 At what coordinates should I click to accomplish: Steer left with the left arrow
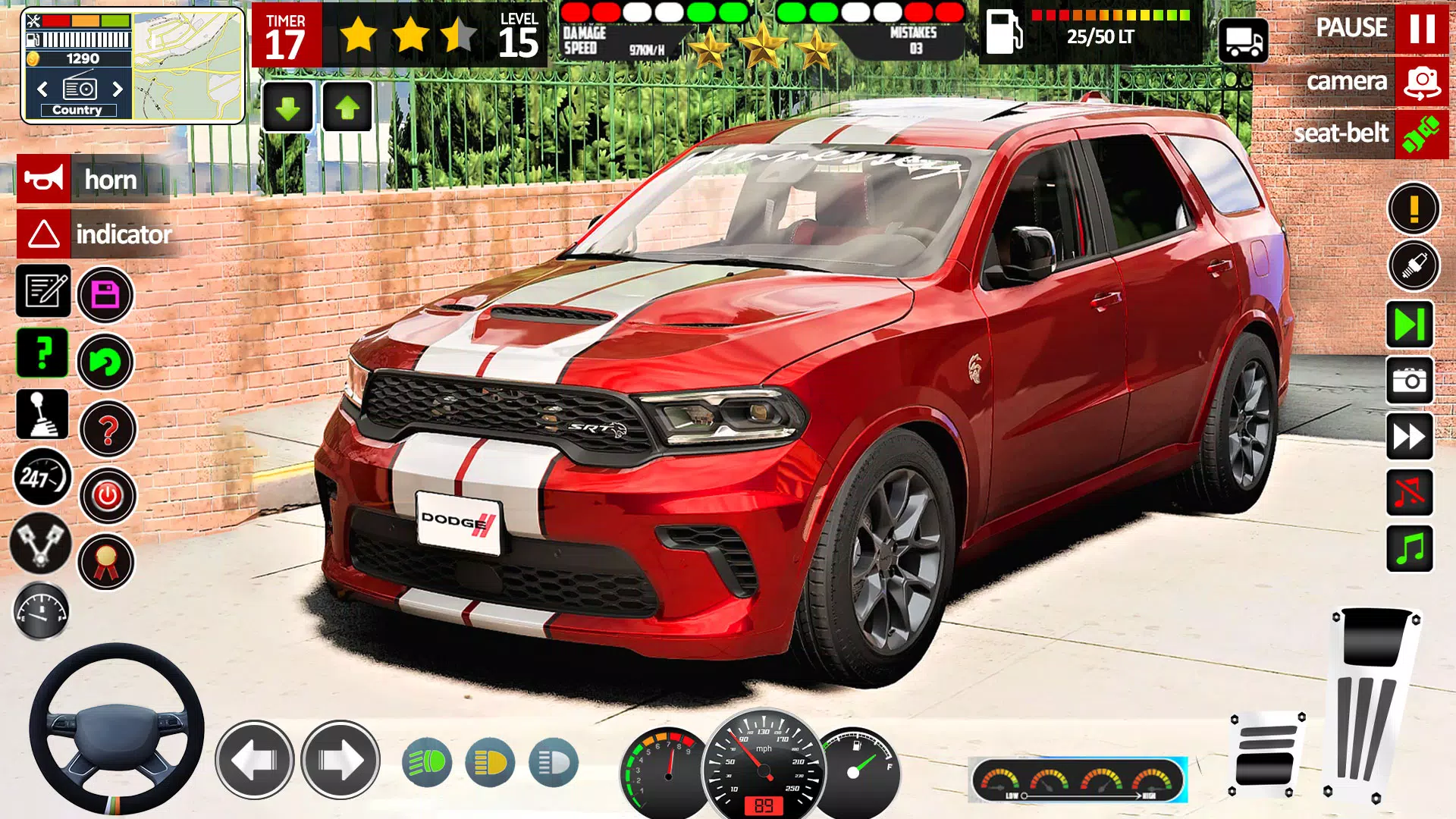point(255,760)
